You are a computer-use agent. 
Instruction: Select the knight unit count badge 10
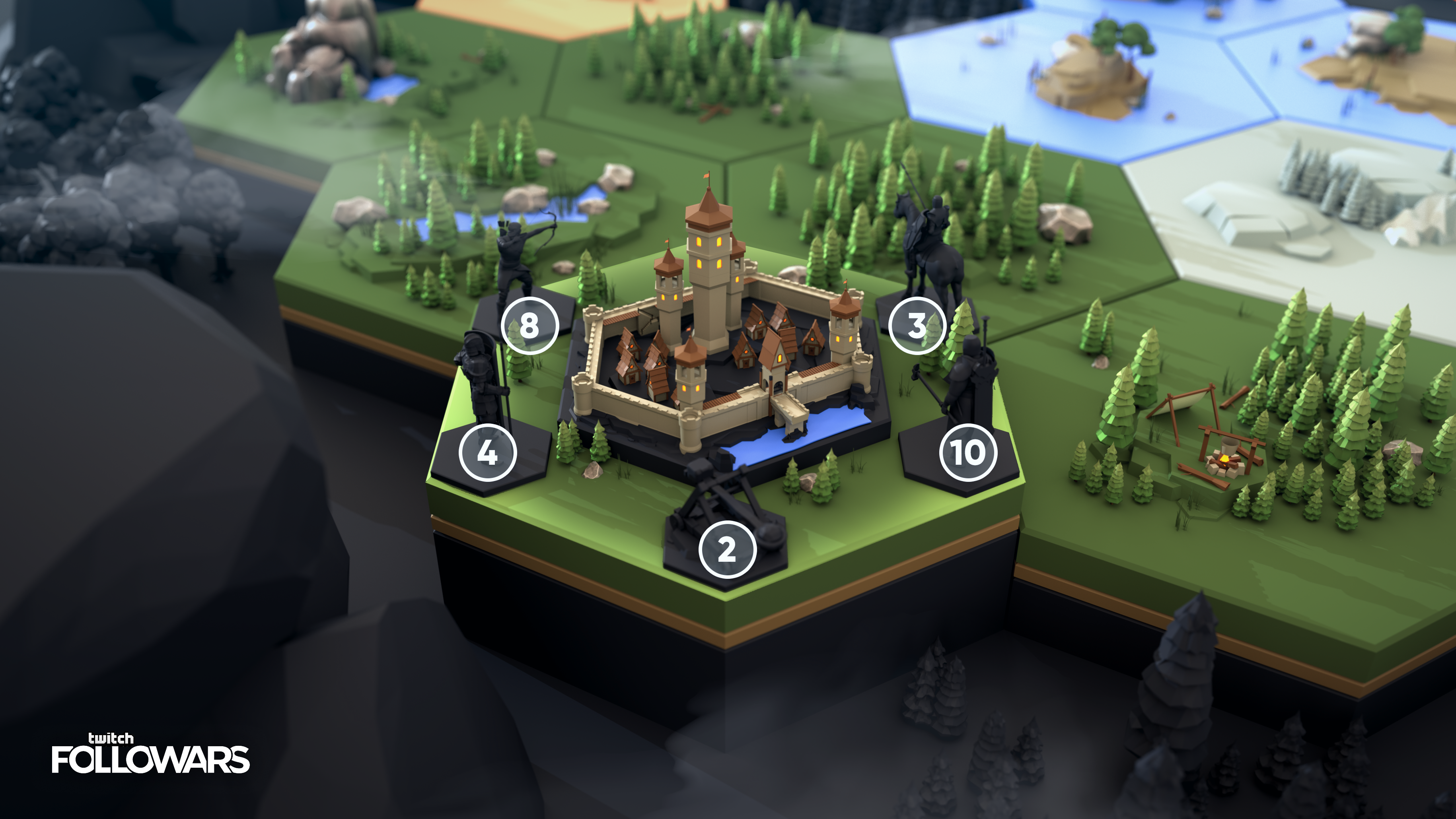click(x=967, y=452)
